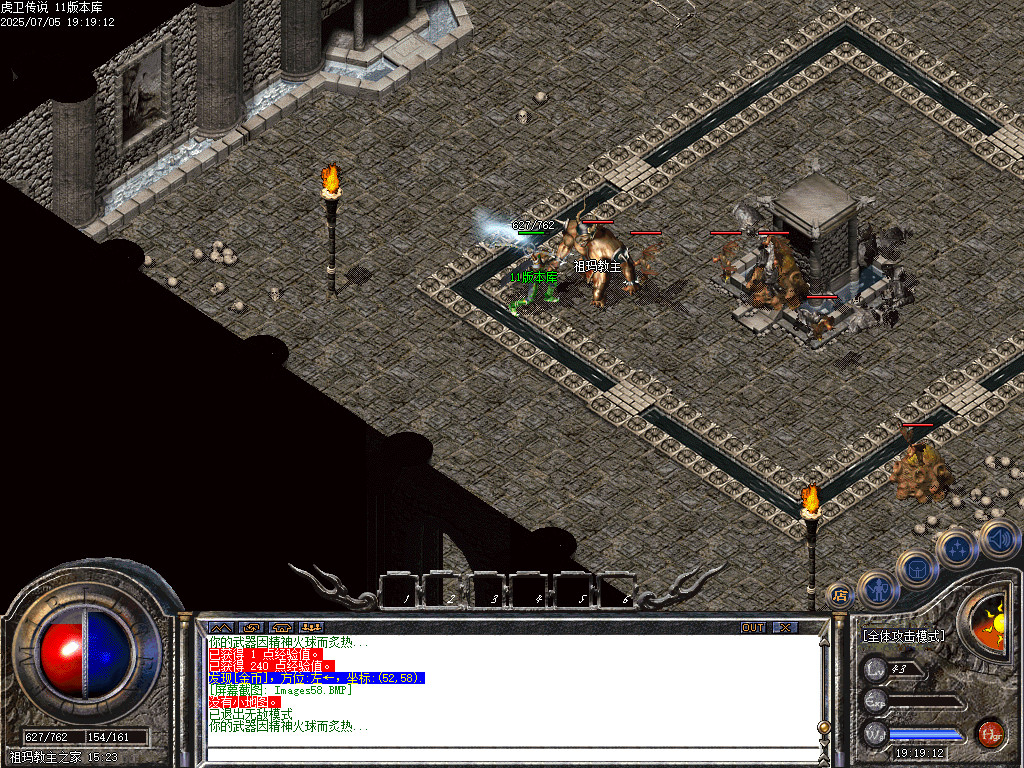This screenshot has width=1024, height=768.
Task: Select belt quick slot number 1
Action: [x=403, y=591]
